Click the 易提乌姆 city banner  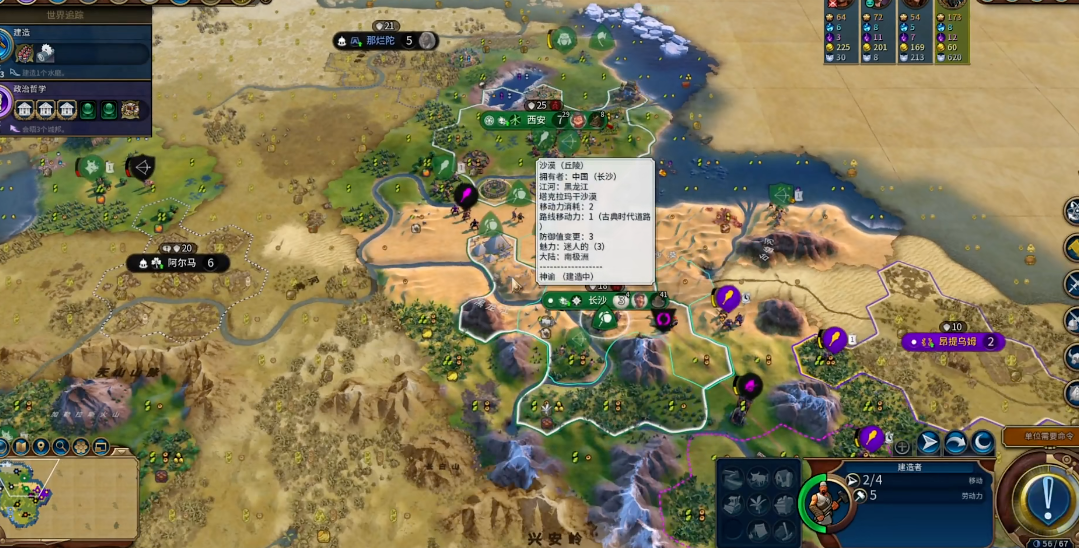tap(953, 342)
